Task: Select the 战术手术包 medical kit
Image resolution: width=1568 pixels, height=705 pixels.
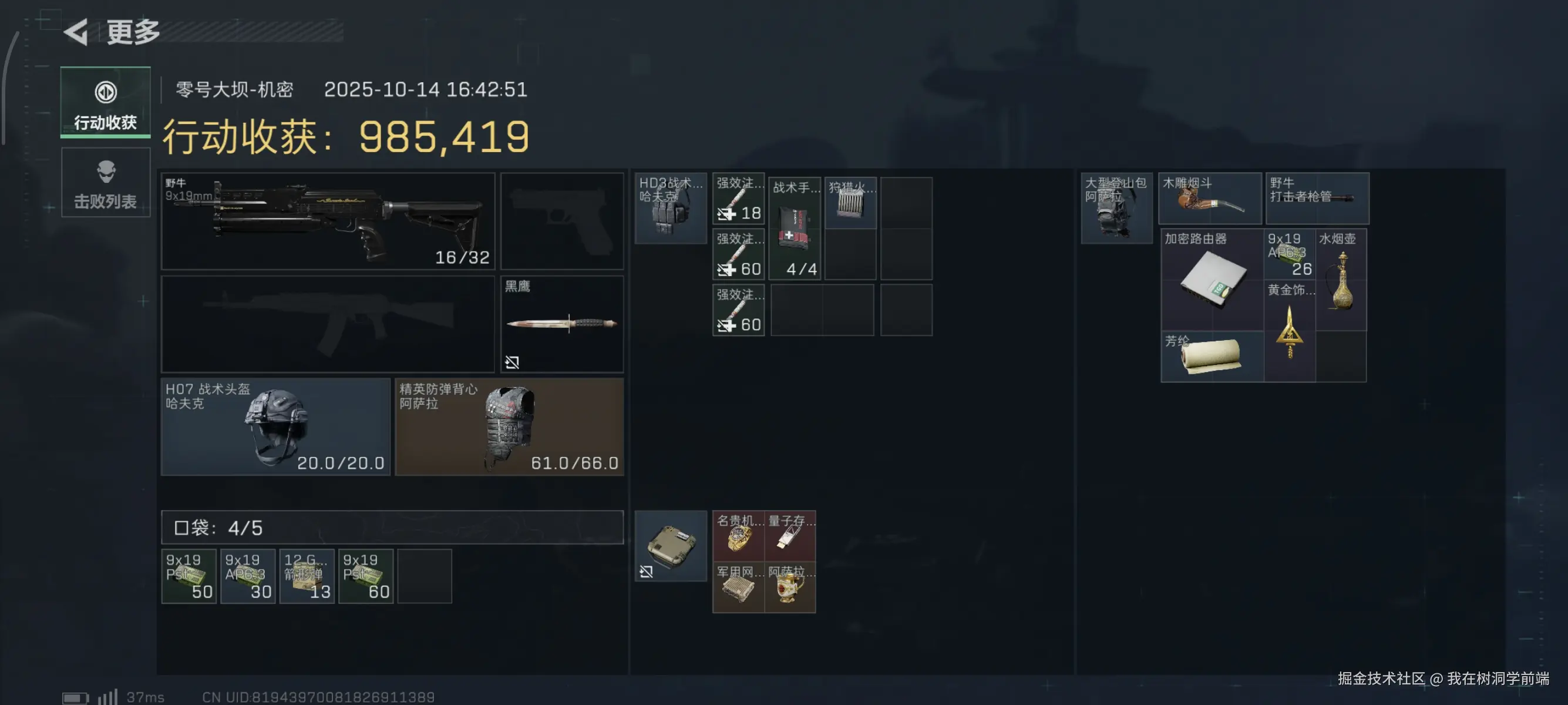Action: (795, 229)
